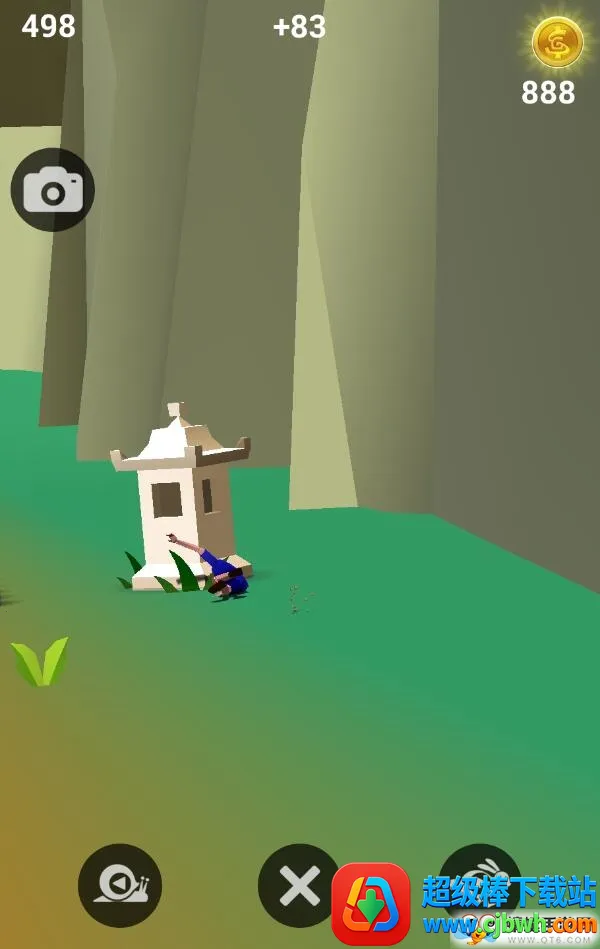Close the replay with the X button
This screenshot has height=949, width=600.
click(299, 885)
